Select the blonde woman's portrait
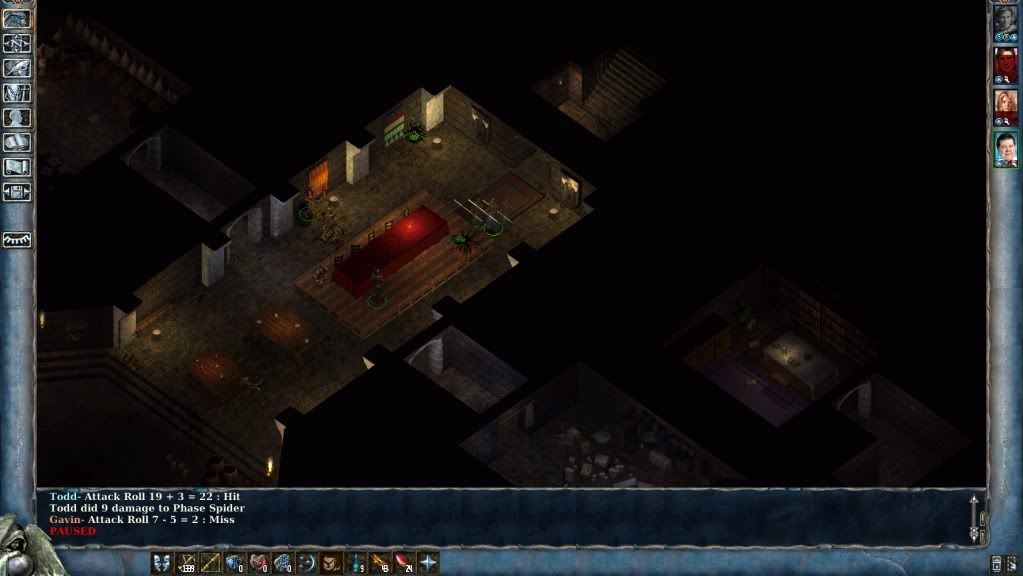Screen dimensions: 1023x576 (1005, 108)
